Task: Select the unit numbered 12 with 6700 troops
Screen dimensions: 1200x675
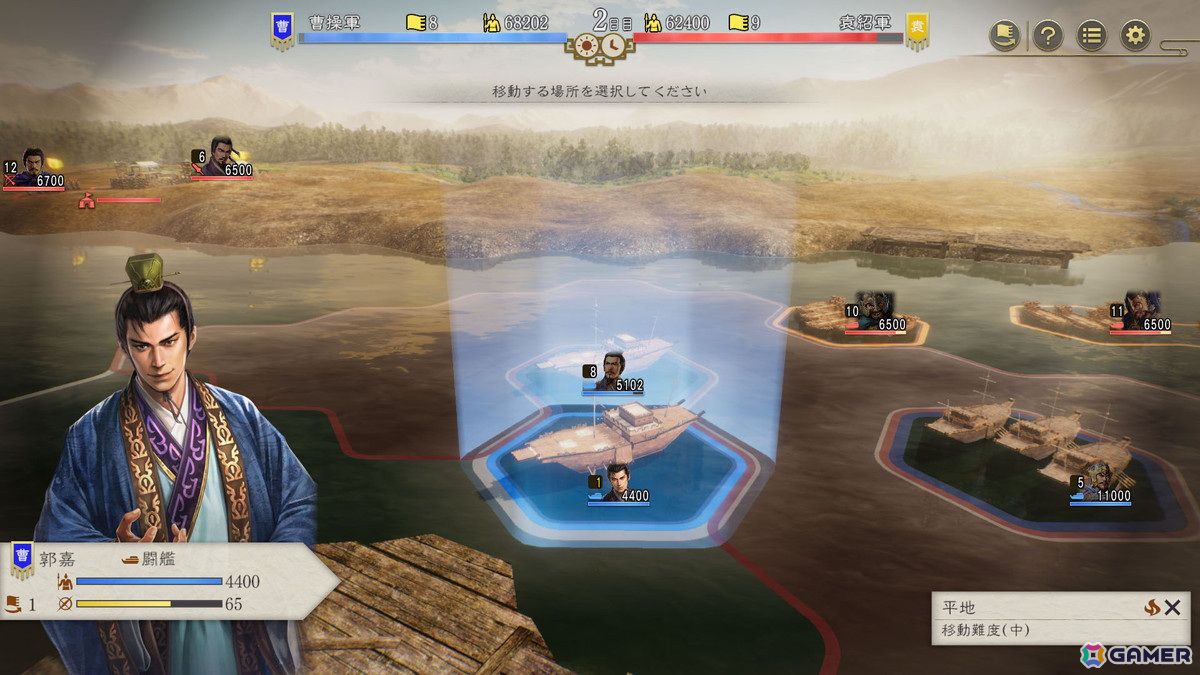Action: pyautogui.click(x=34, y=170)
